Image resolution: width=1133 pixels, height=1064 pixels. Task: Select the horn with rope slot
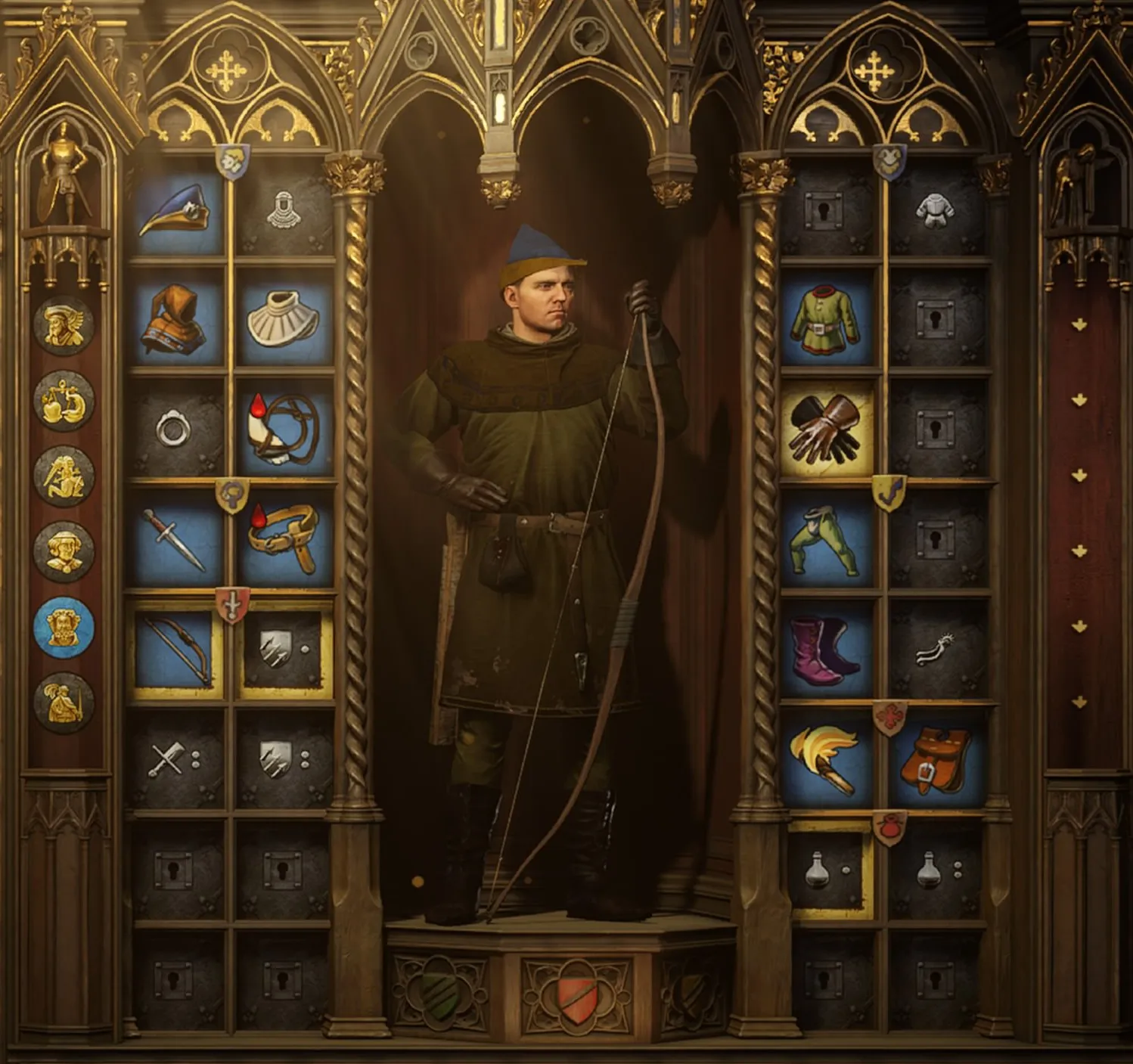point(284,430)
